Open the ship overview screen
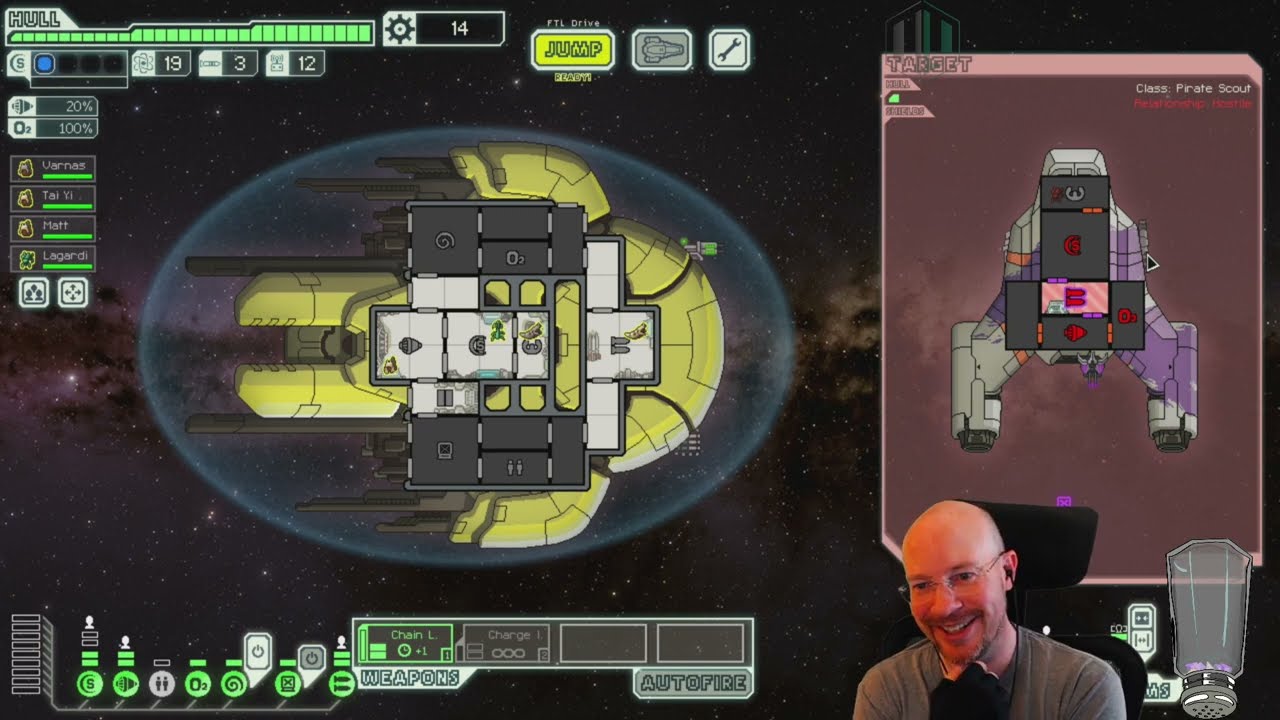The image size is (1280, 720). click(x=661, y=50)
